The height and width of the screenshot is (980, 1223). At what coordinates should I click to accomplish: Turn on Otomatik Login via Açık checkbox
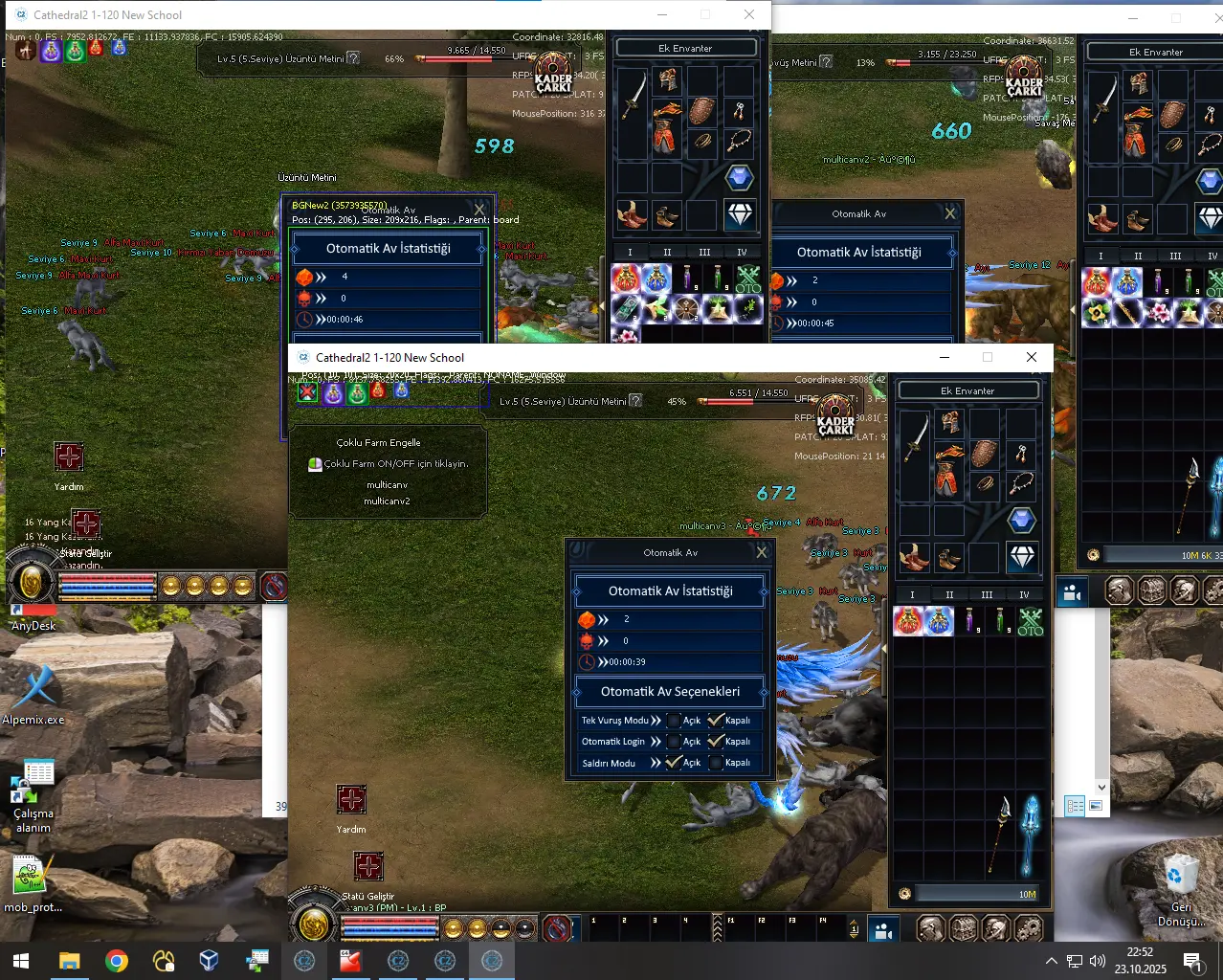[x=674, y=742]
